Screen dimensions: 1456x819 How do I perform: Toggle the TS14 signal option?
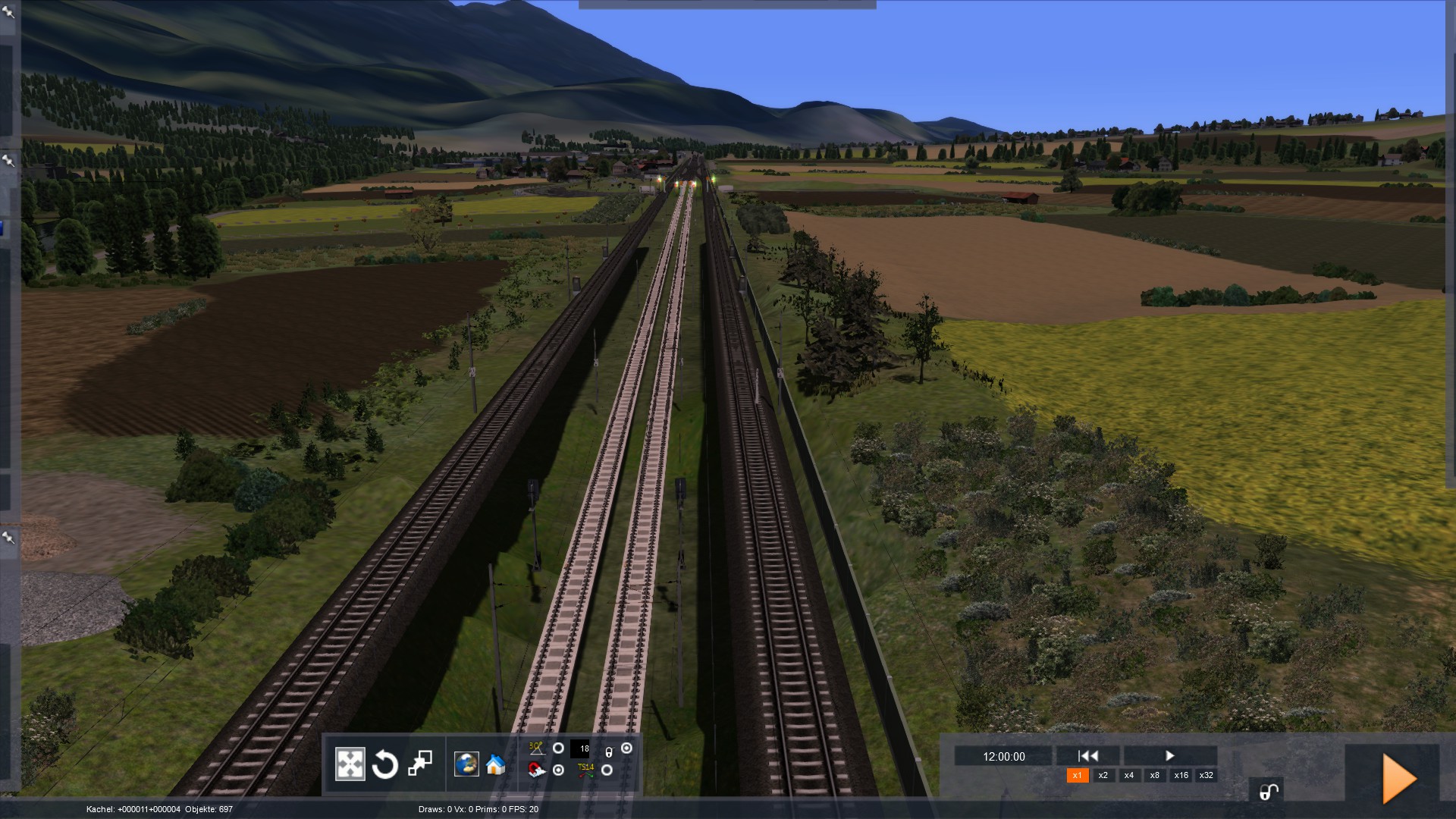tap(607, 770)
